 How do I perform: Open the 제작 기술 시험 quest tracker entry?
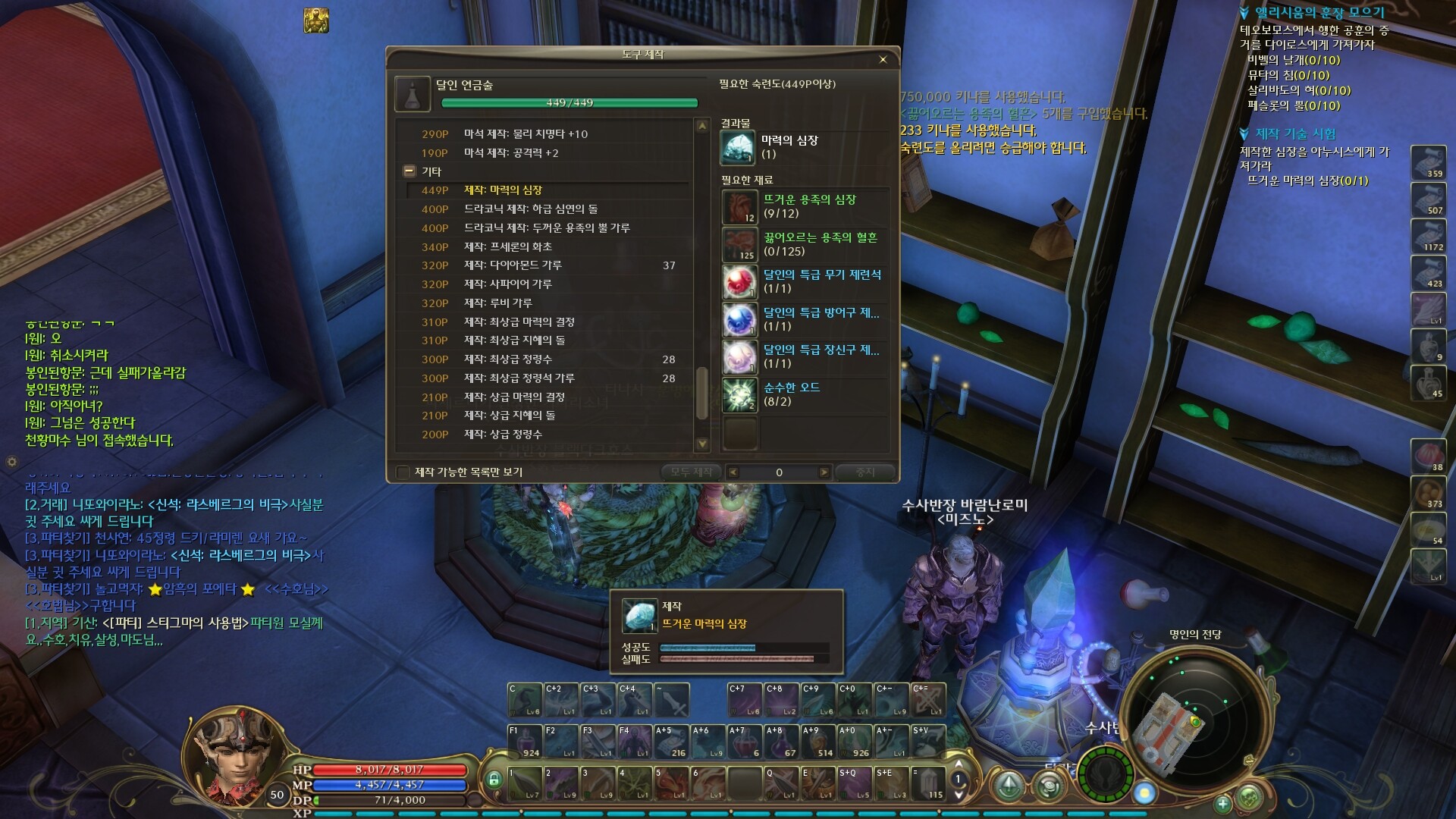pos(1295,134)
